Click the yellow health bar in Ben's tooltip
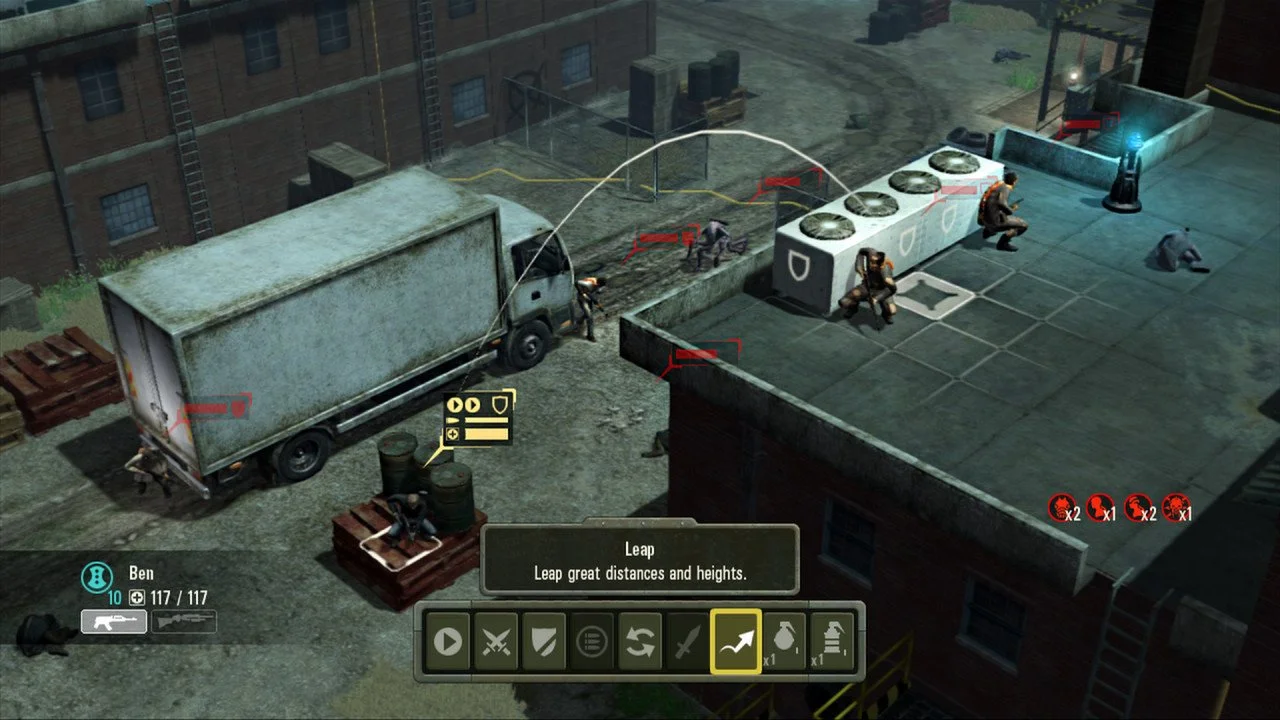The height and width of the screenshot is (720, 1280). [487, 433]
